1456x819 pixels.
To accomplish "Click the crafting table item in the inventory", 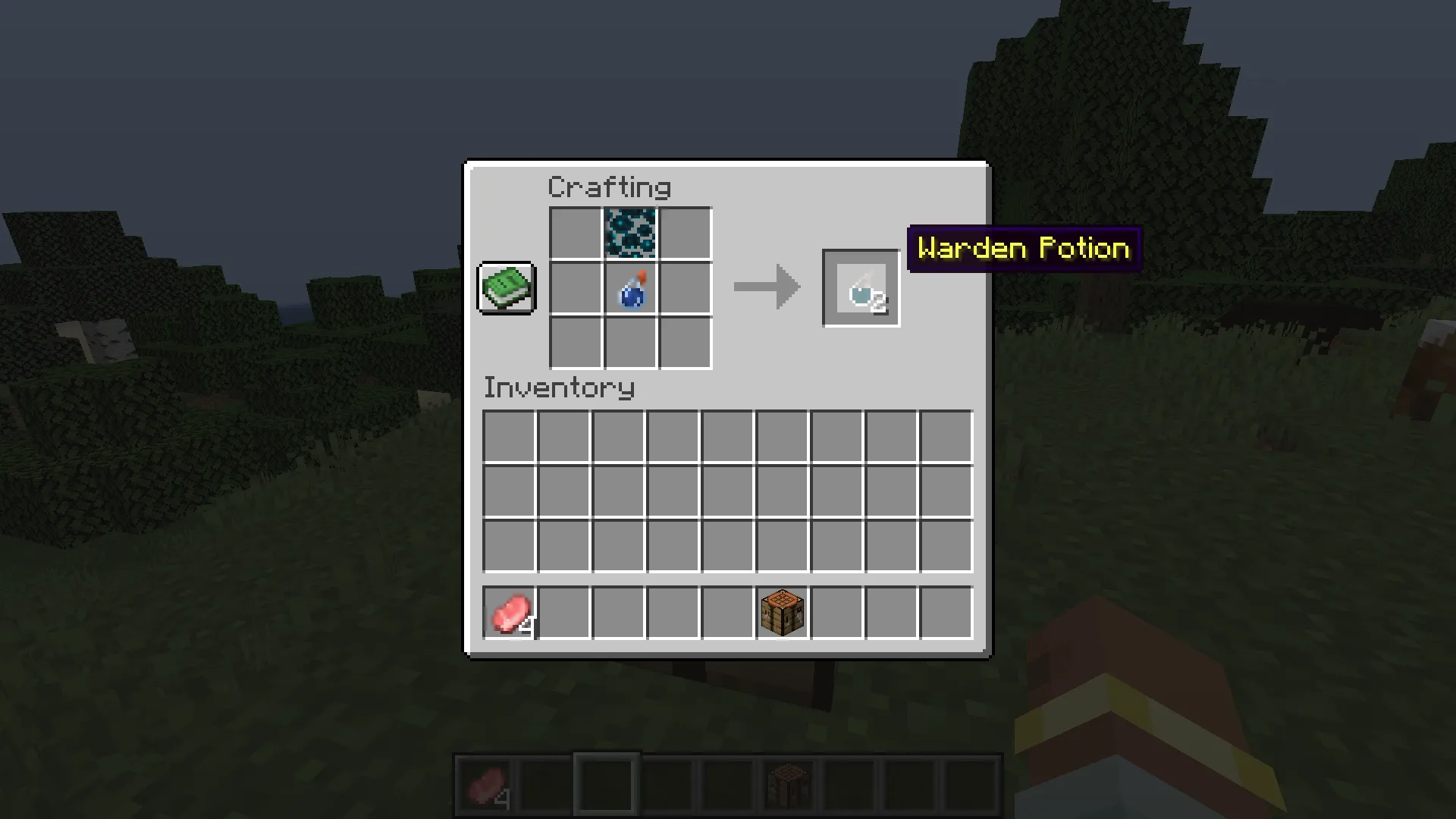I will pyautogui.click(x=781, y=613).
